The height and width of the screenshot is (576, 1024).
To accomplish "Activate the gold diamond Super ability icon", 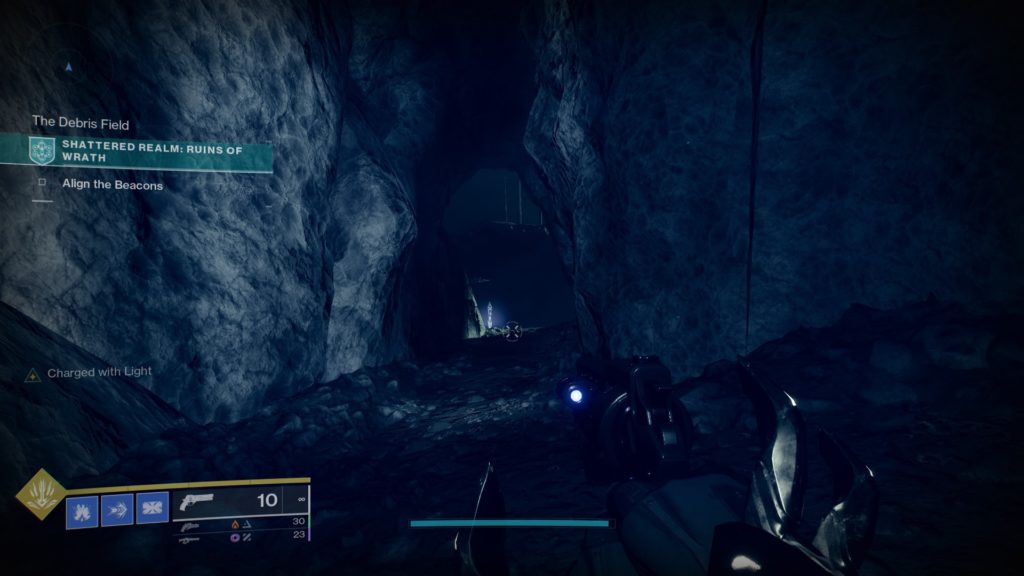I will point(41,494).
